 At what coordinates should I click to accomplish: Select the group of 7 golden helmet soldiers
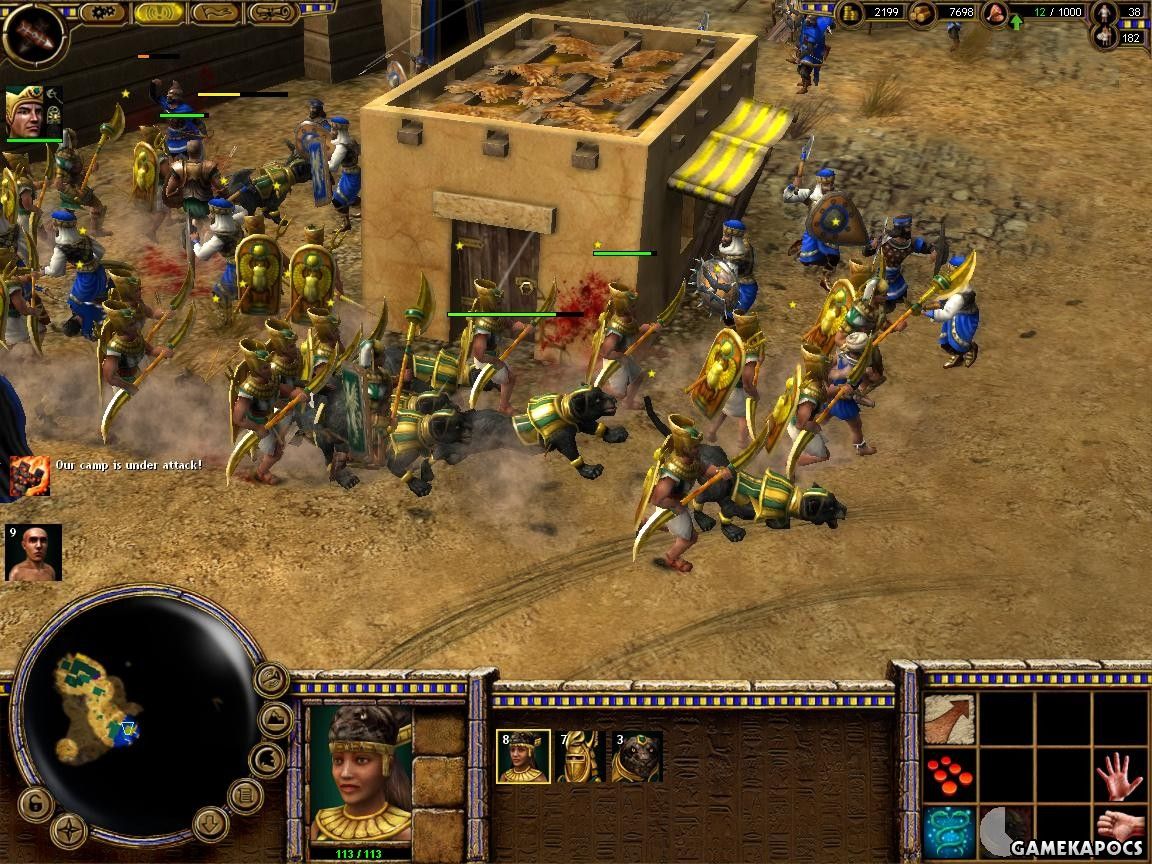(x=581, y=757)
